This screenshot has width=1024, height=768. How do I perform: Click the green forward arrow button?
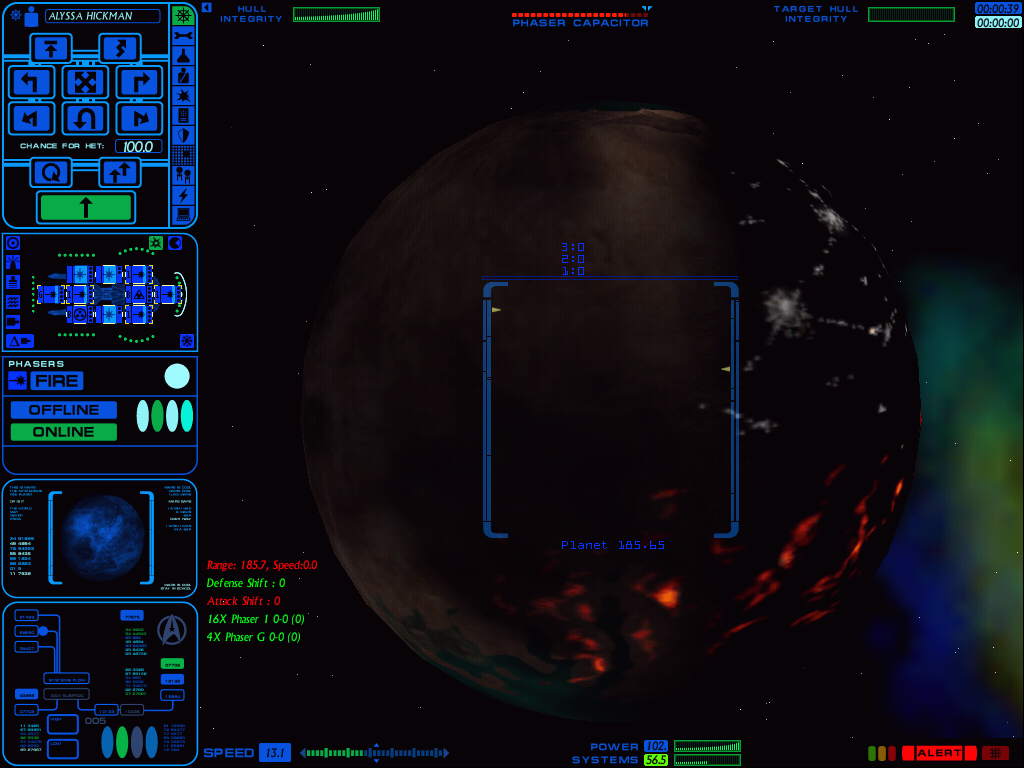point(85,207)
